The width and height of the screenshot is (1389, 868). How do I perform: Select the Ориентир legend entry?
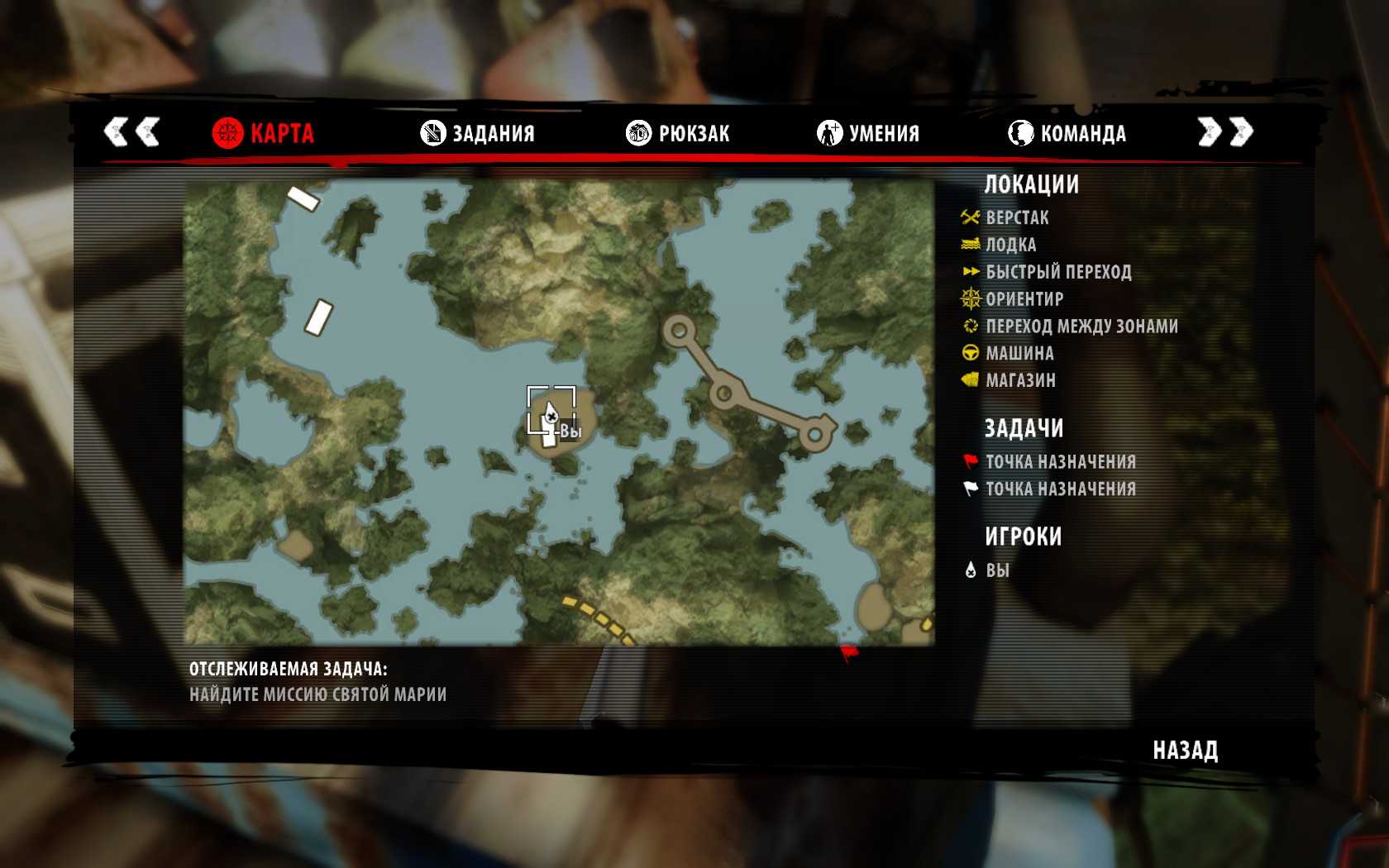(x=1024, y=299)
